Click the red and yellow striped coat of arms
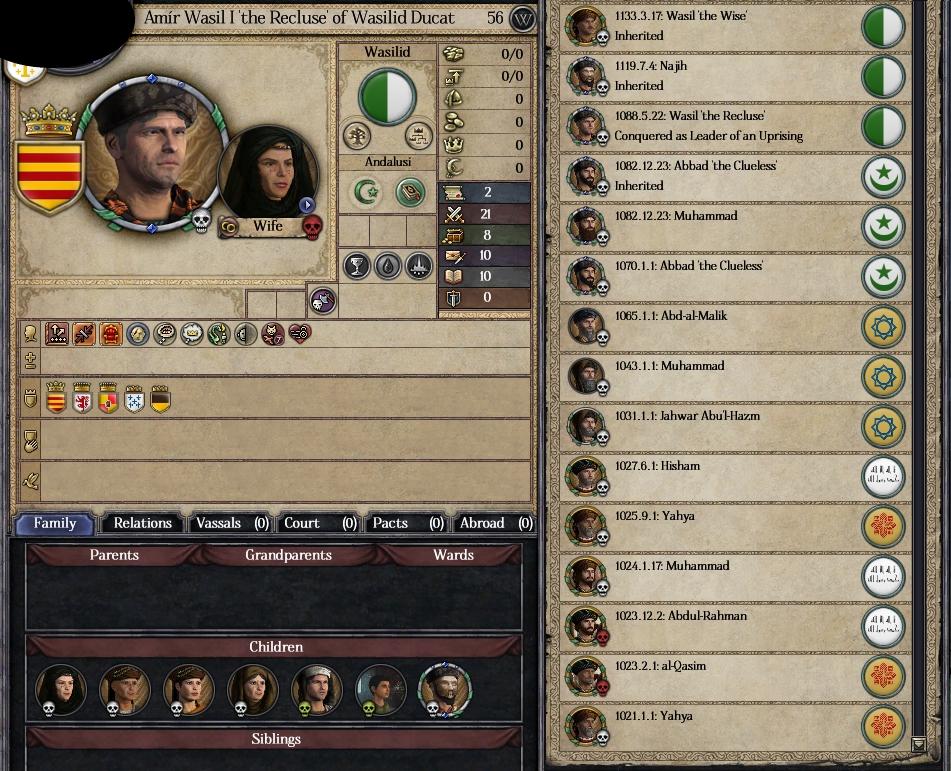The width and height of the screenshot is (951, 771). 48,176
